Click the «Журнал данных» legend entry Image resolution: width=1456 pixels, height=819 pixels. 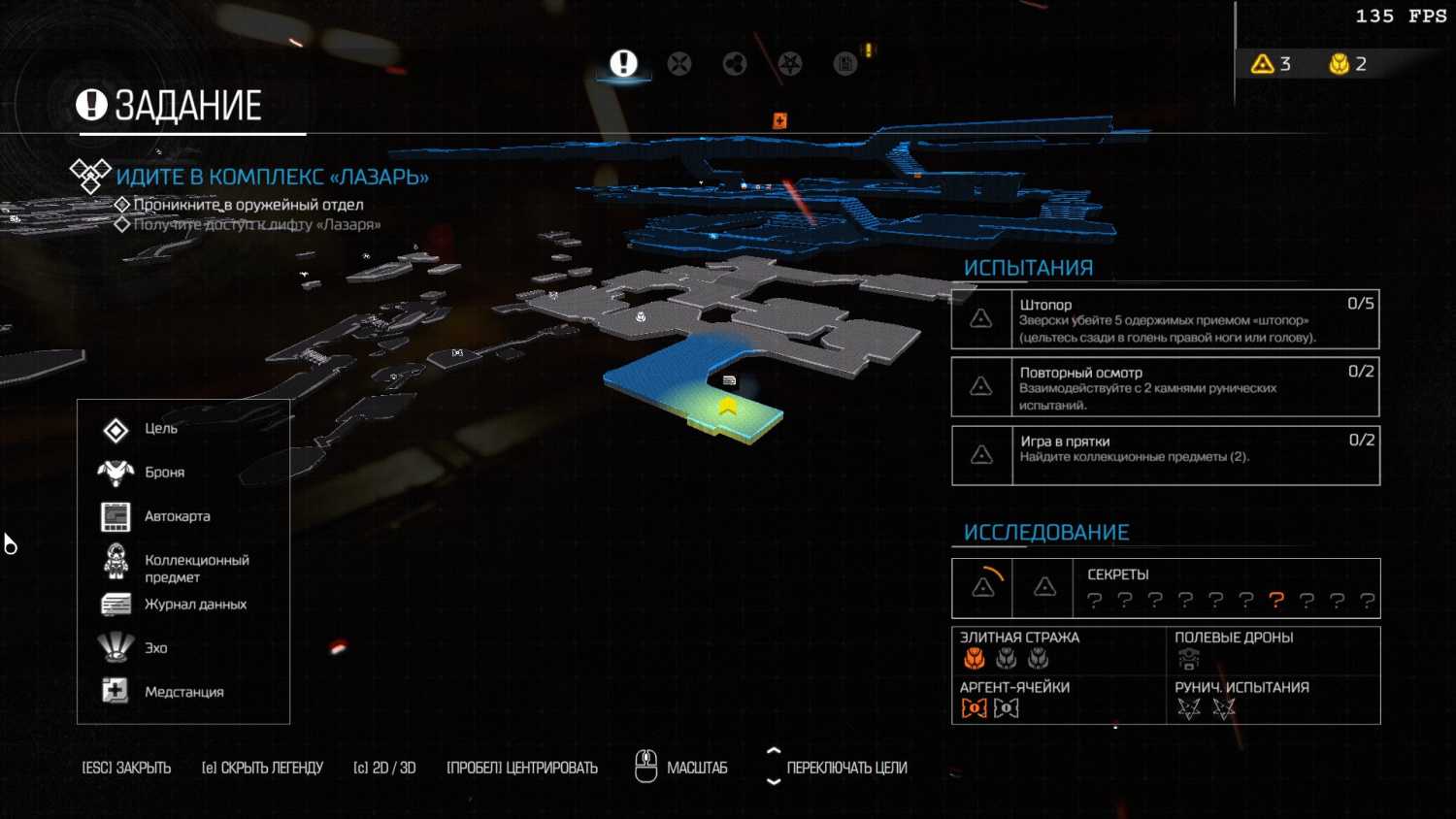(195, 605)
